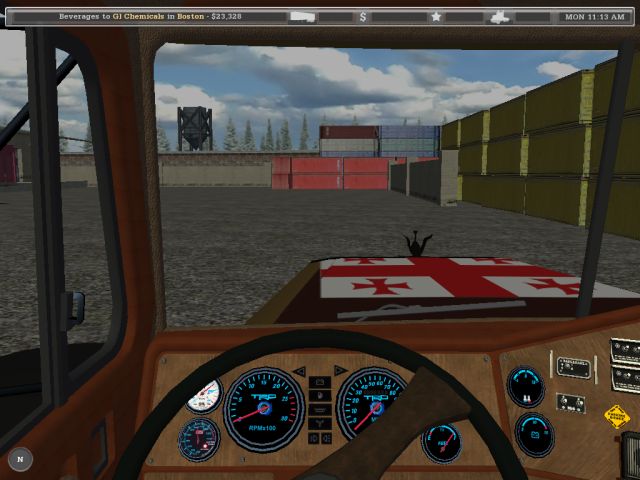Click the round N compass indicator
The height and width of the screenshot is (480, 640).
point(20,459)
